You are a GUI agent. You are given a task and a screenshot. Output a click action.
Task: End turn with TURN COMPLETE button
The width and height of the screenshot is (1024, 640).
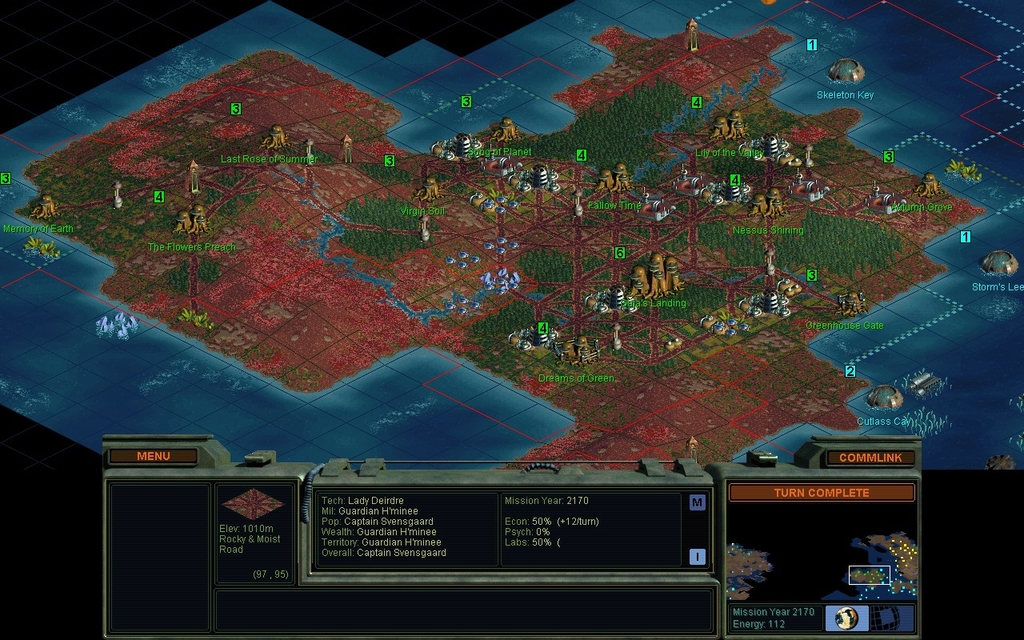tap(821, 493)
